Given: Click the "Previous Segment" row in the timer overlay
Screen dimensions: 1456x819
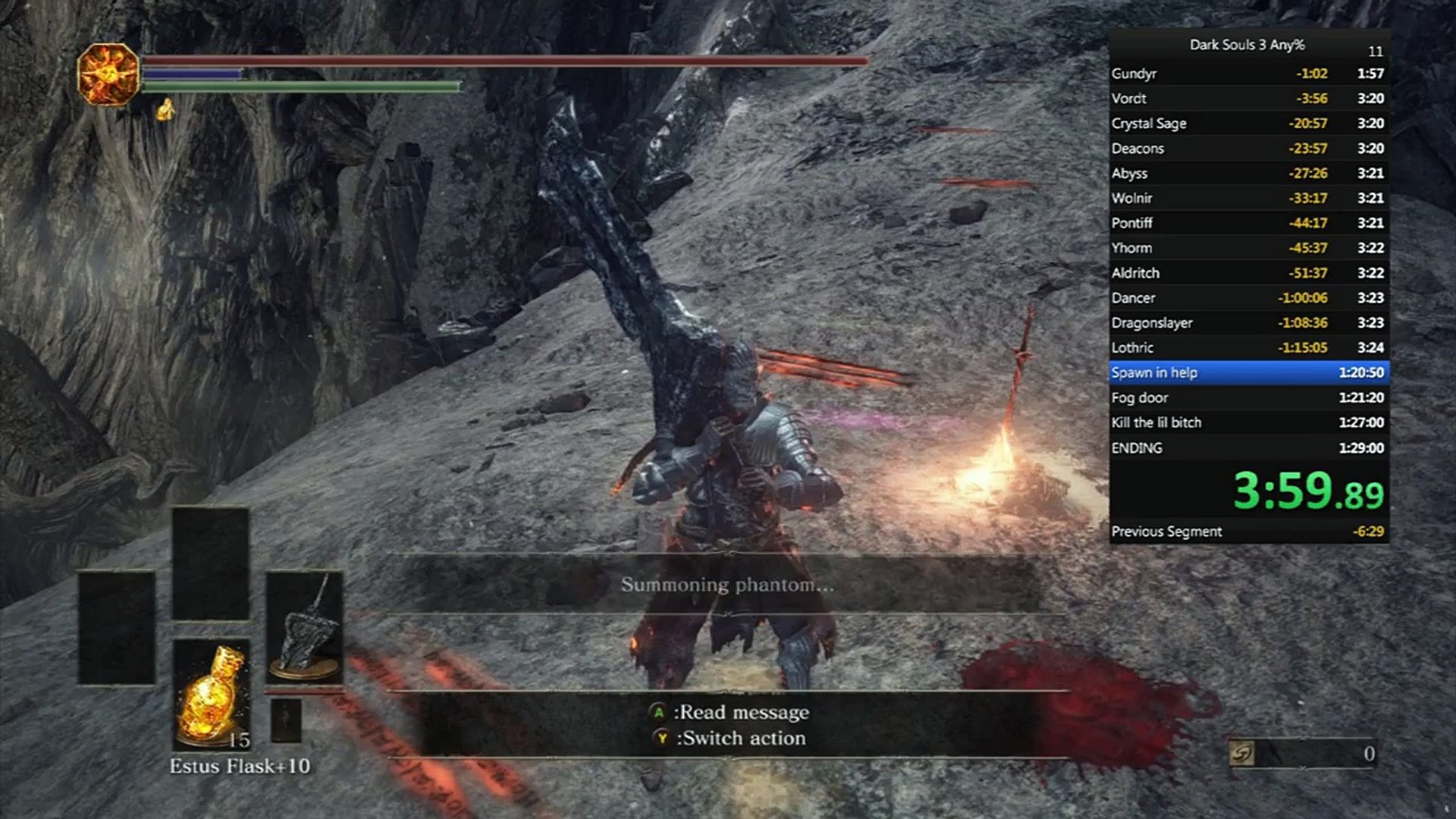Looking at the screenshot, I should click(1248, 532).
